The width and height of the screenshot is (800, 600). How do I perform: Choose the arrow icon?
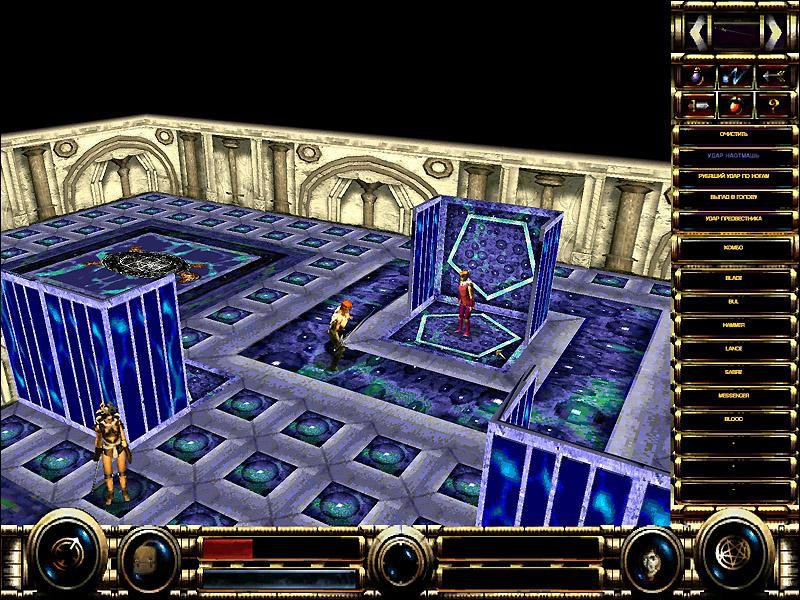[x=772, y=75]
